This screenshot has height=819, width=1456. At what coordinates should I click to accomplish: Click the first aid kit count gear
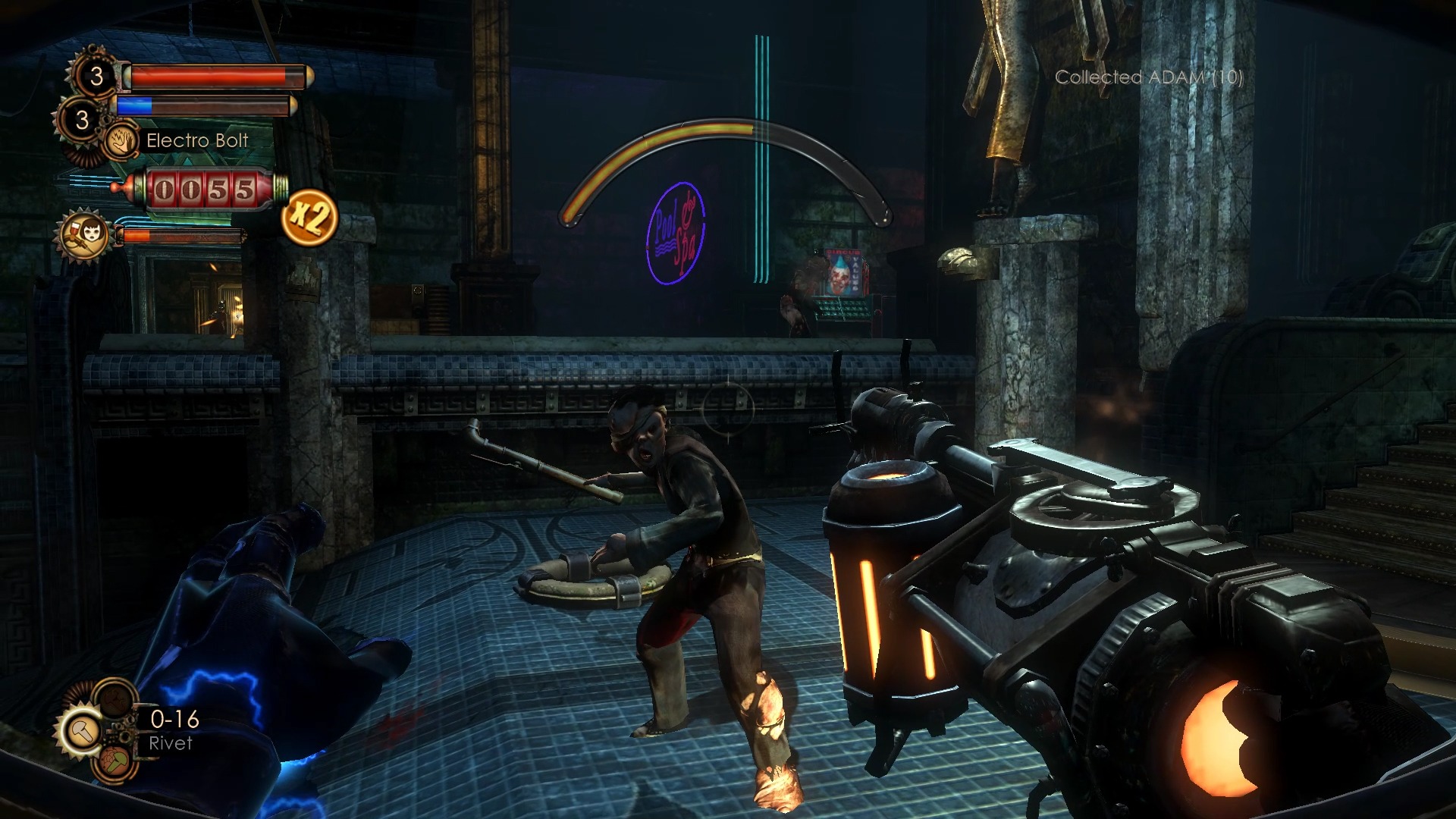[x=96, y=76]
